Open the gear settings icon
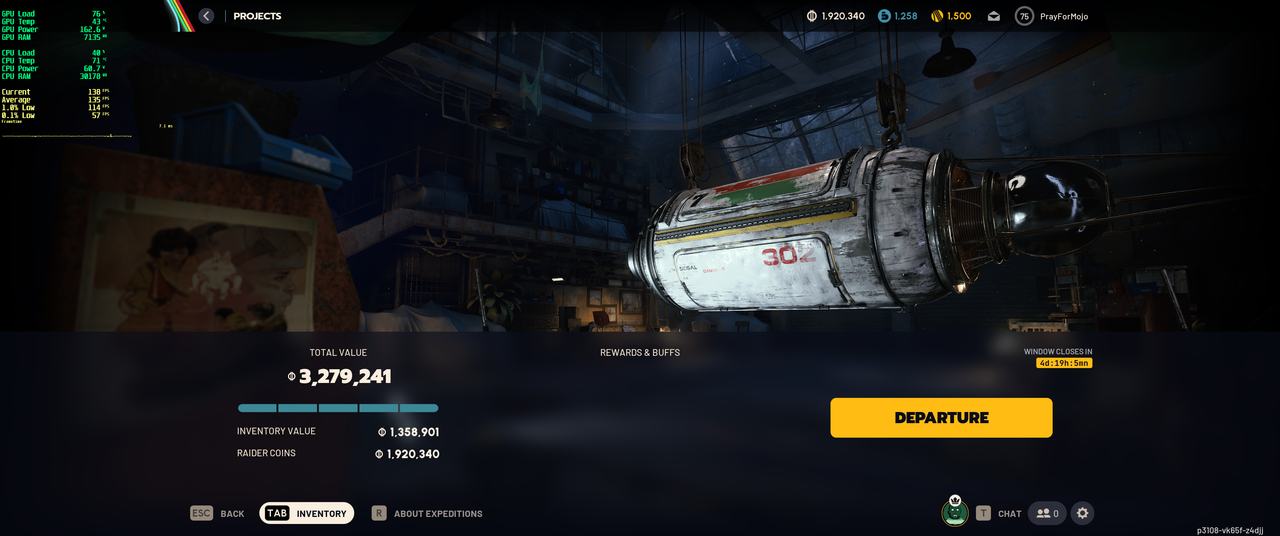The height and width of the screenshot is (536, 1280). pos(1082,513)
